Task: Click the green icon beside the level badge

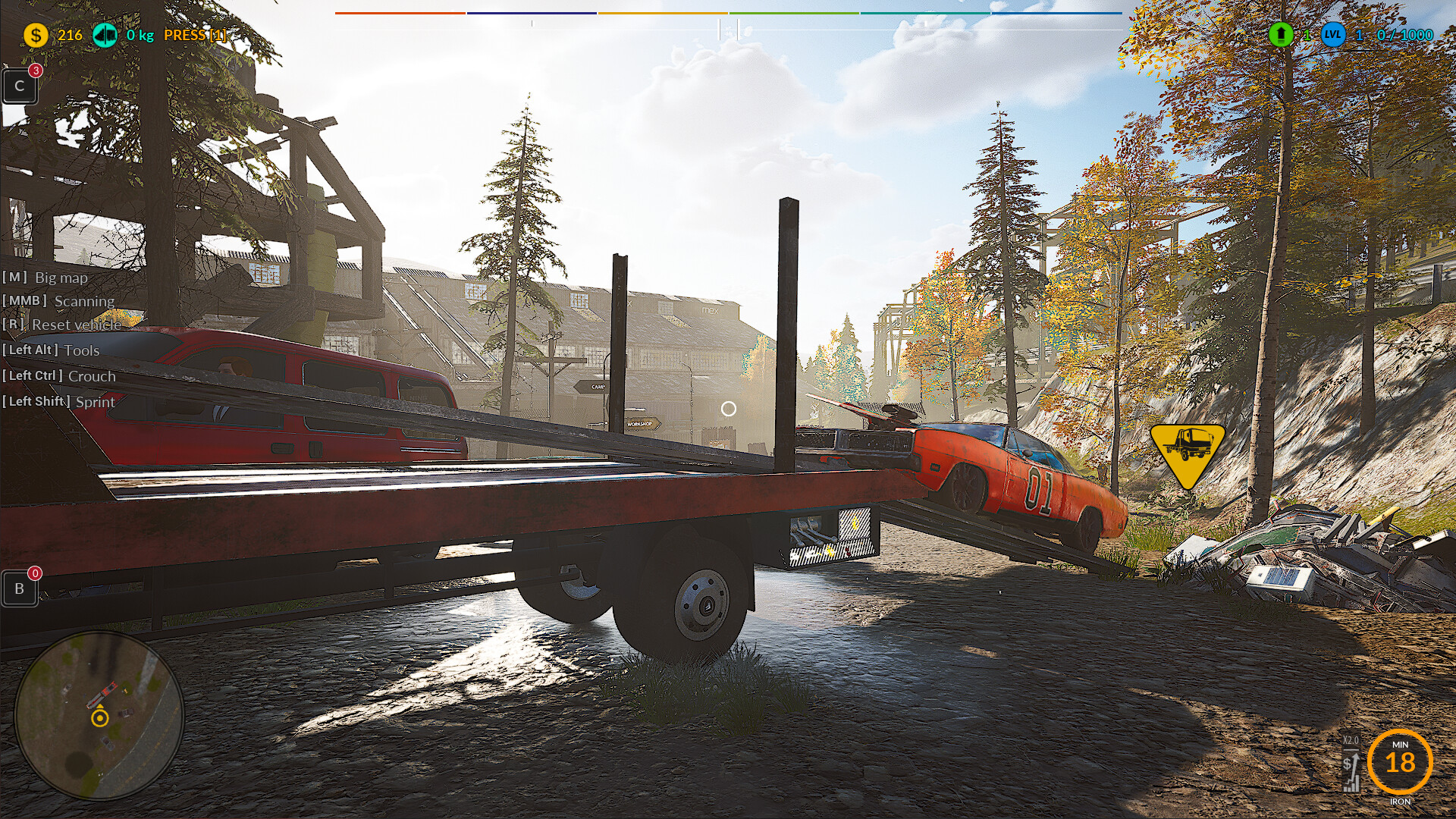Action: (1281, 35)
